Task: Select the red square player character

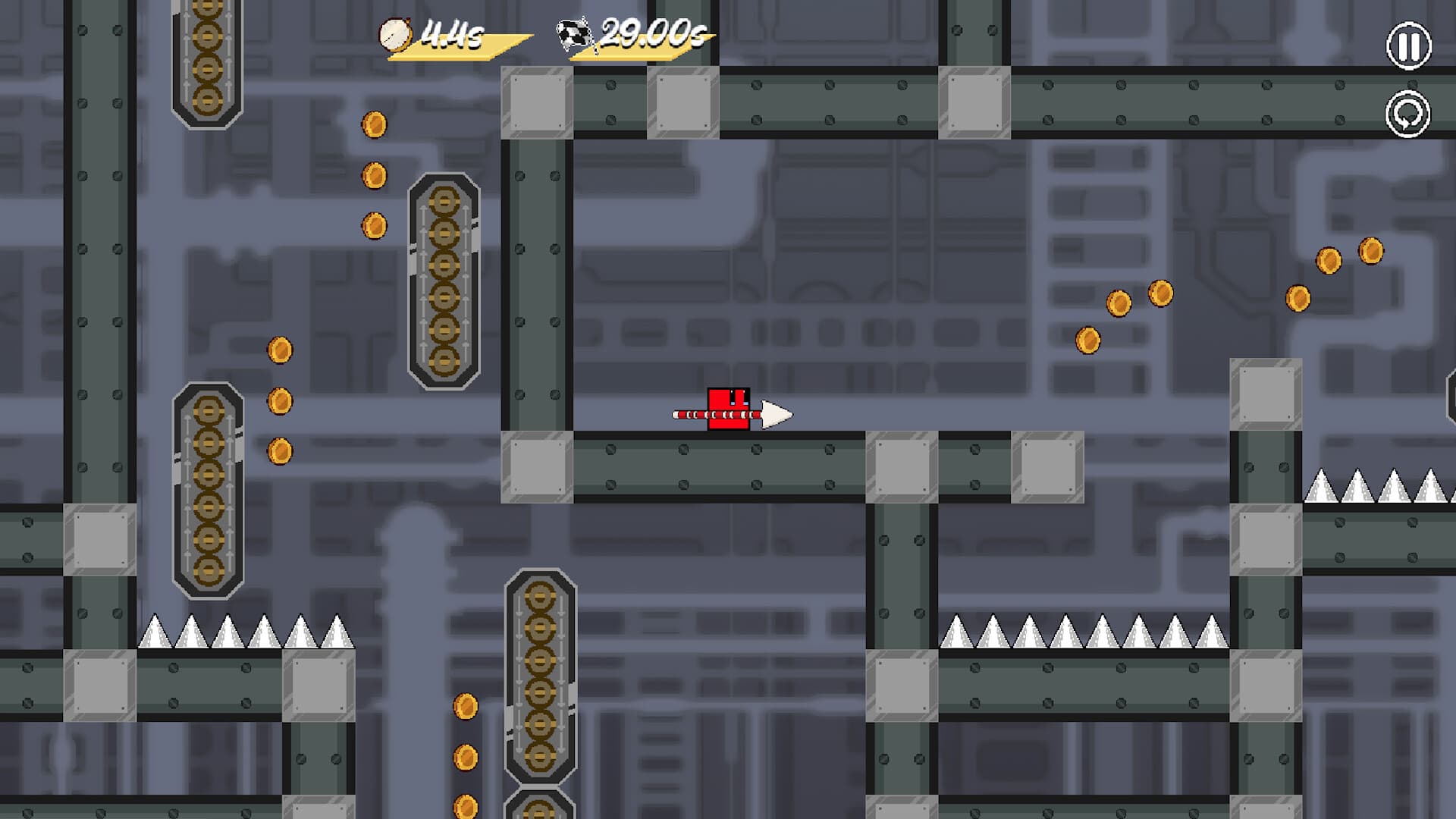Action: [x=728, y=409]
